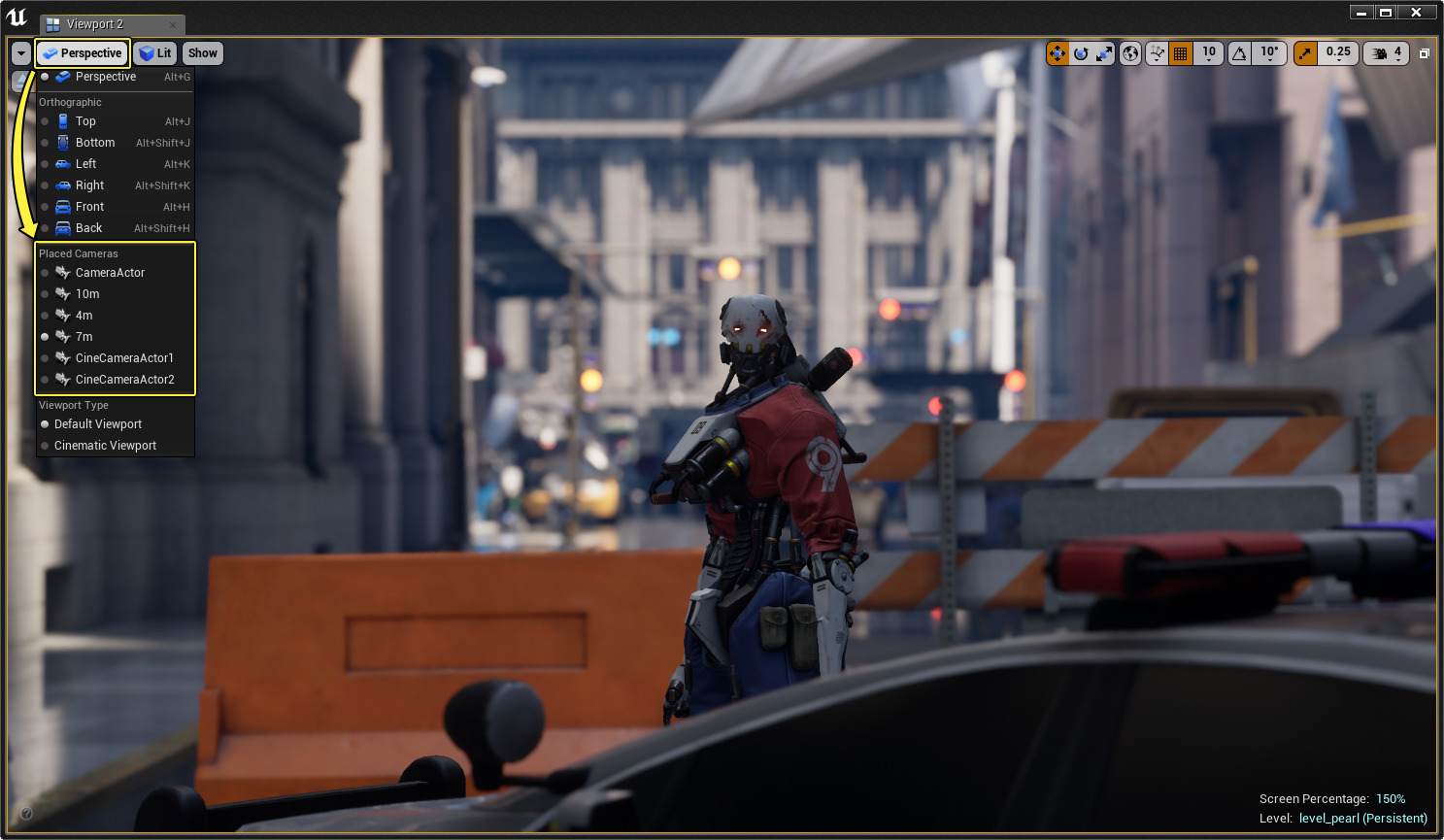Select the Top orthographic view
Image resolution: width=1444 pixels, height=840 pixels.
pos(84,120)
